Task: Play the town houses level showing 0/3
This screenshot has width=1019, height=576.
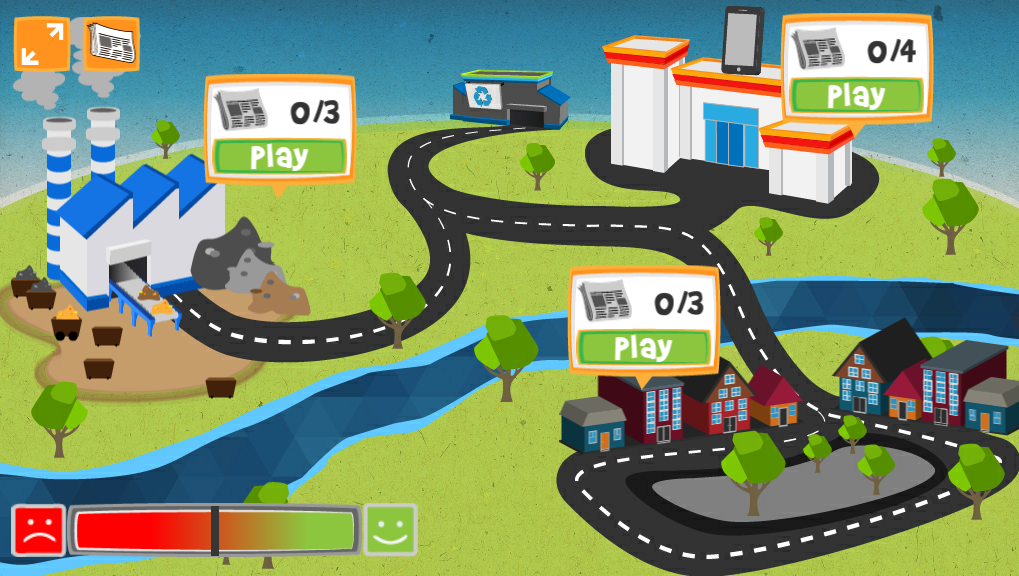Action: [643, 347]
